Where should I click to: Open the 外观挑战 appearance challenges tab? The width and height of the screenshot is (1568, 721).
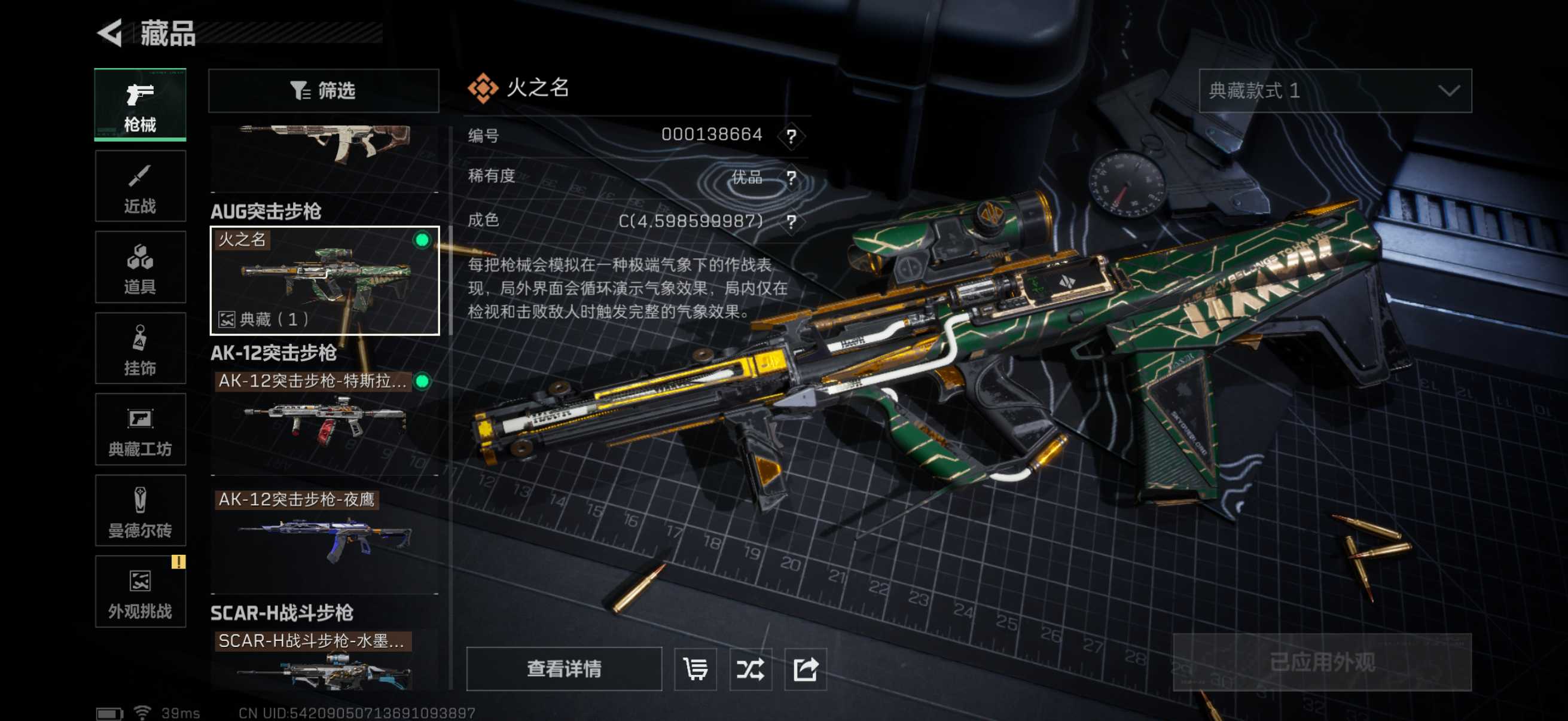coord(140,591)
